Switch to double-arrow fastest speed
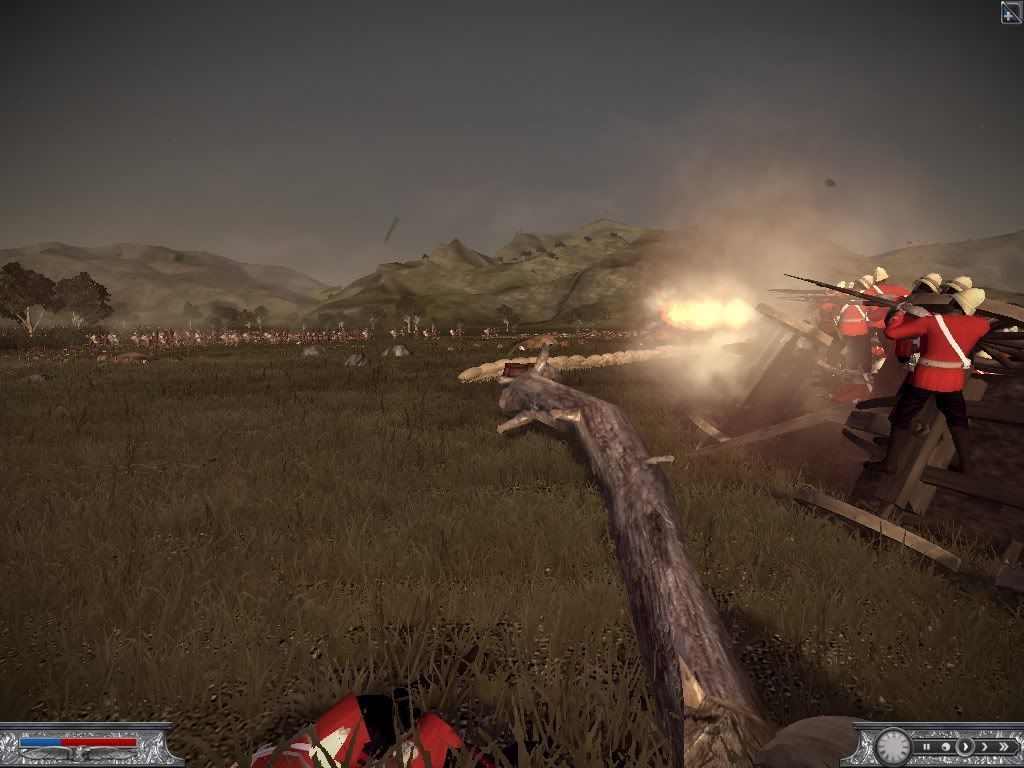1024x768 pixels. click(1003, 747)
